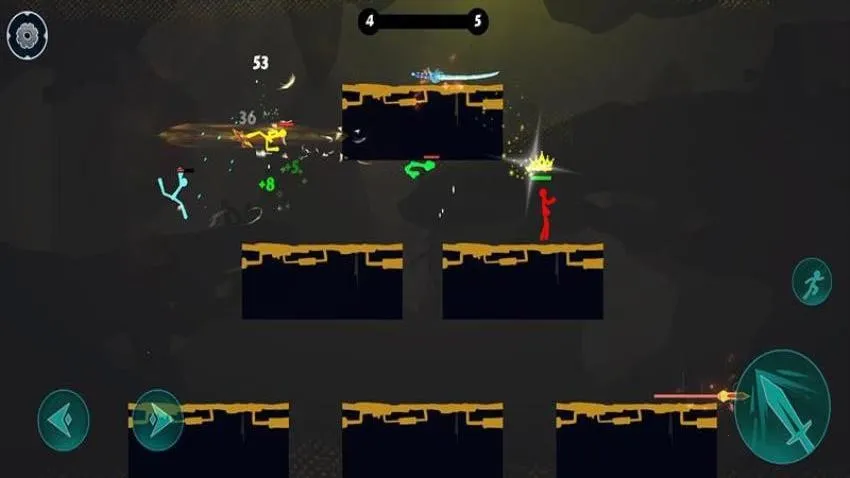Tap the move right arrow button
Viewport: 850px width, 478px height.
coord(158,419)
